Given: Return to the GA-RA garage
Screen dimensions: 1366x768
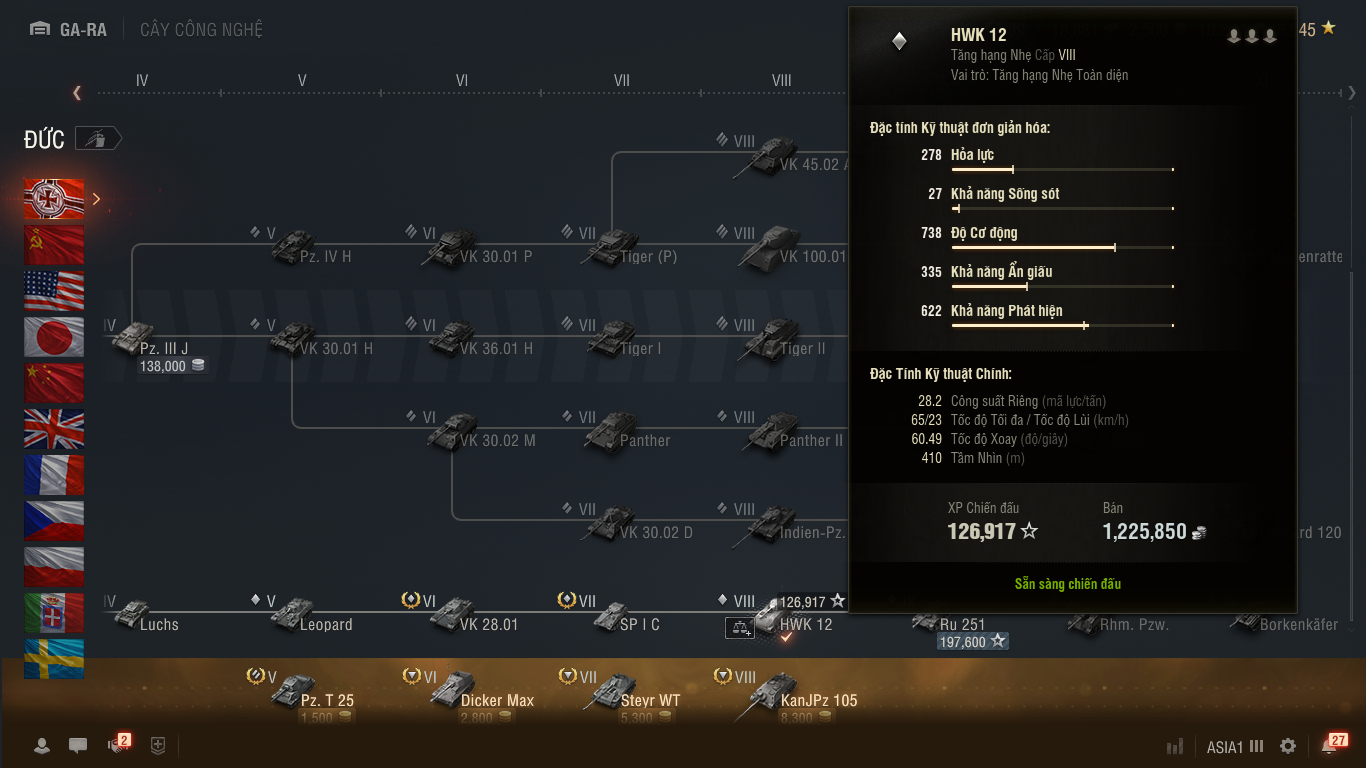Looking at the screenshot, I should (69, 29).
